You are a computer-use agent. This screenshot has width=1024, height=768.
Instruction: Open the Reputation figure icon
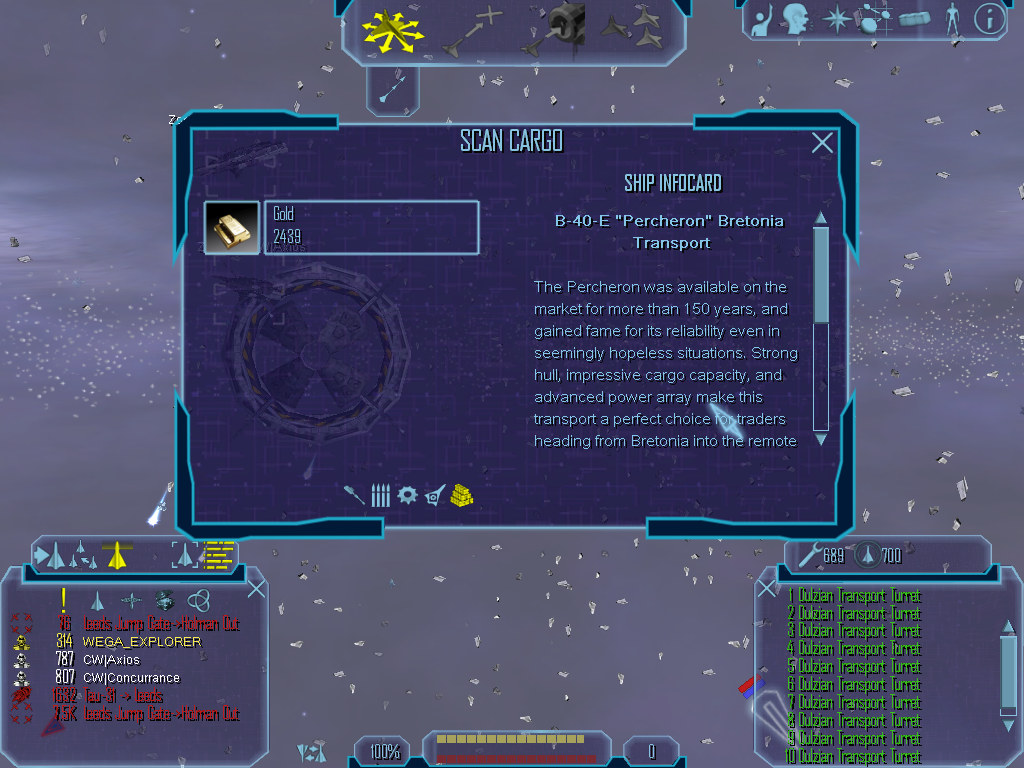tap(951, 18)
